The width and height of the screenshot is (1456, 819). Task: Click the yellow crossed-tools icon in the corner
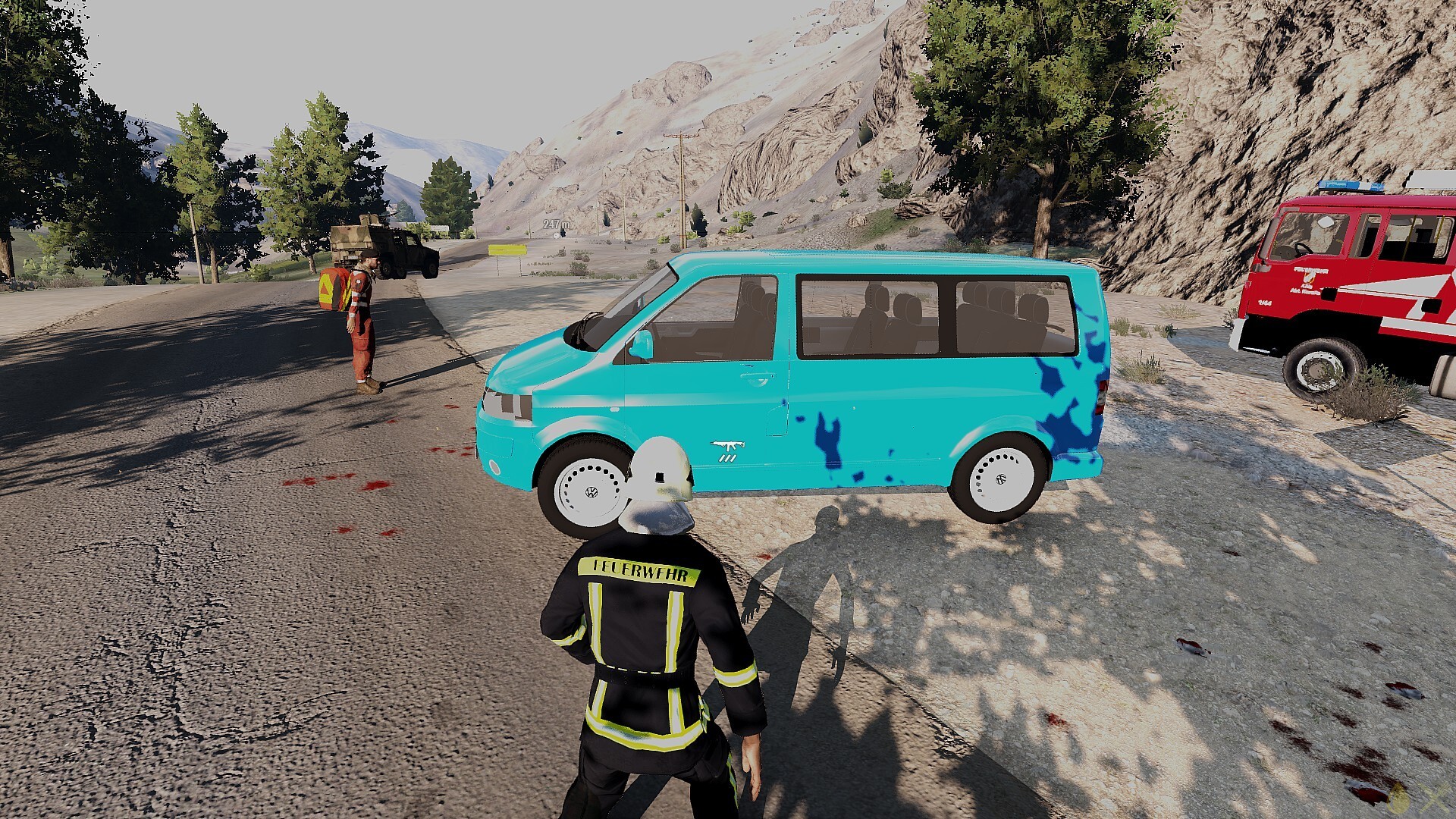point(1432,799)
